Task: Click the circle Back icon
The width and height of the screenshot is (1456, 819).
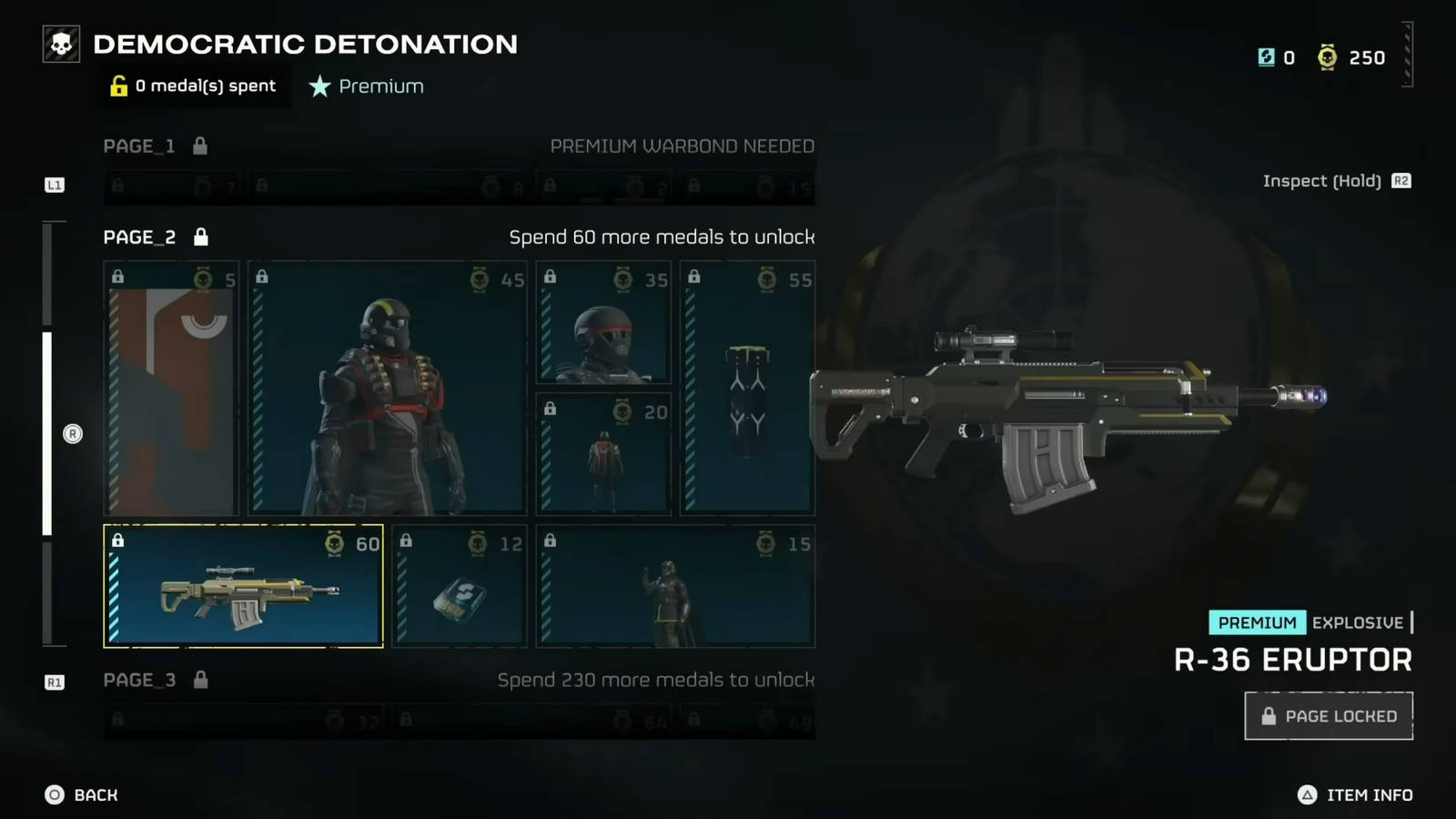Action: click(56, 794)
